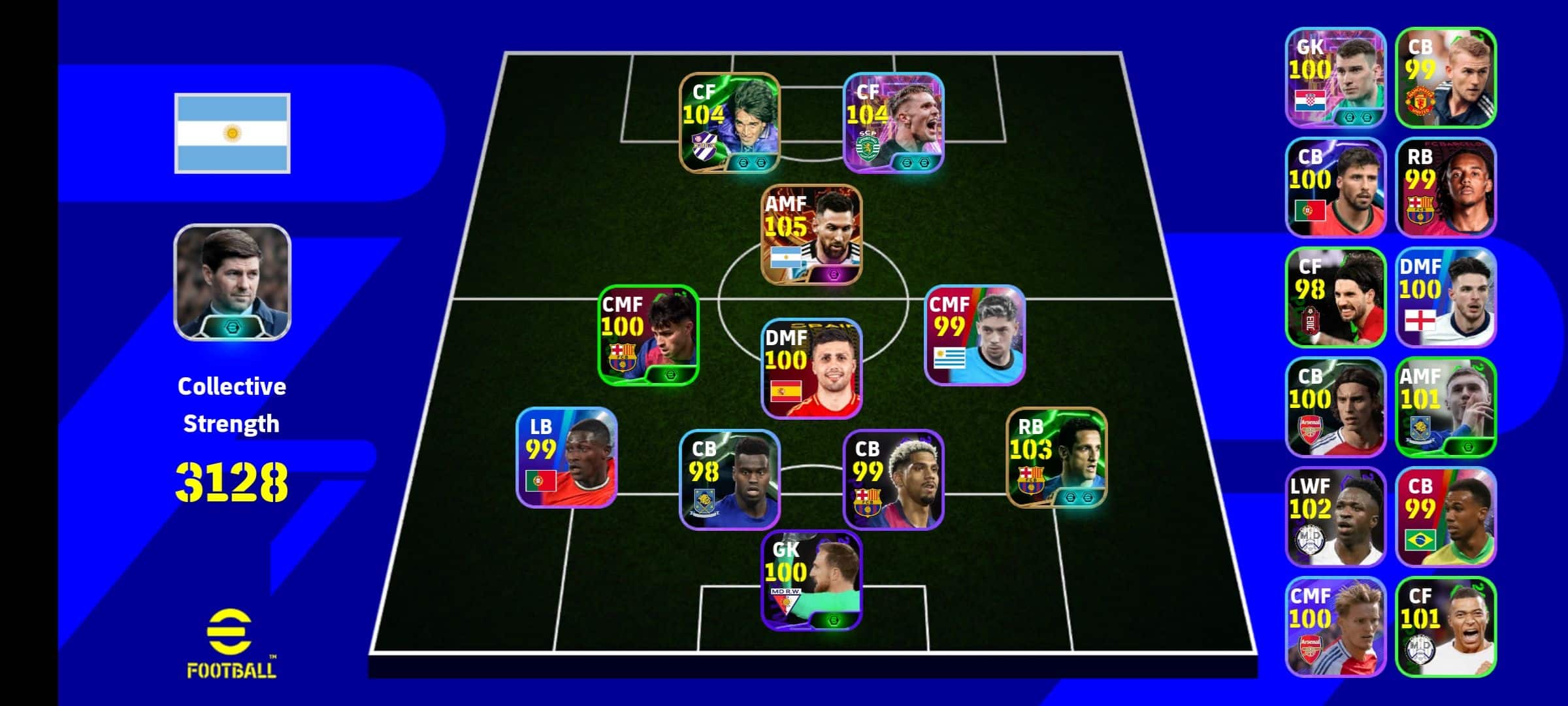Viewport: 1568px width, 706px height.
Task: Open the manager portrait card
Action: tap(232, 282)
